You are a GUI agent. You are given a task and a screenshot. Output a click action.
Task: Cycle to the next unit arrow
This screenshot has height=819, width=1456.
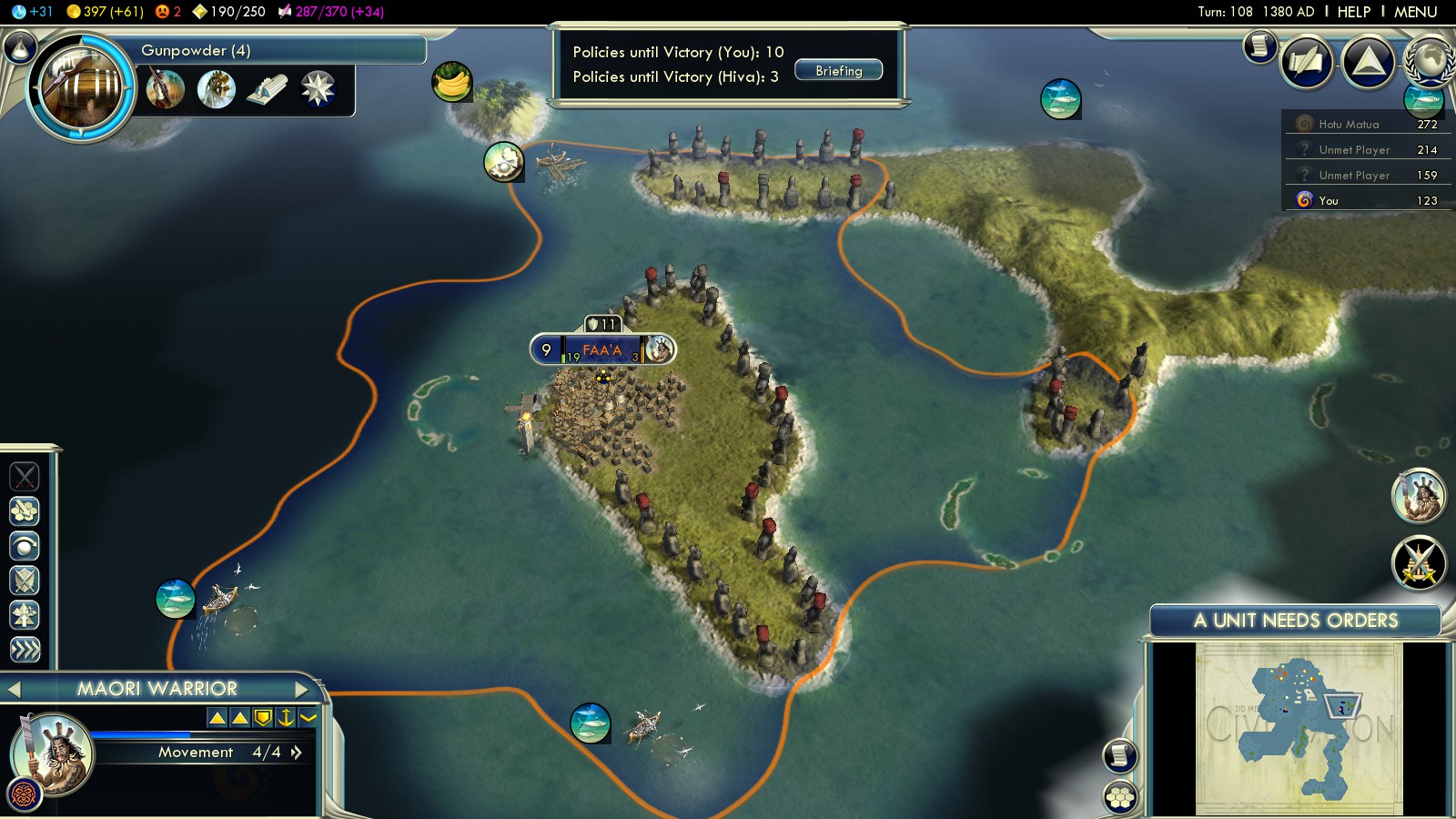pos(302,689)
